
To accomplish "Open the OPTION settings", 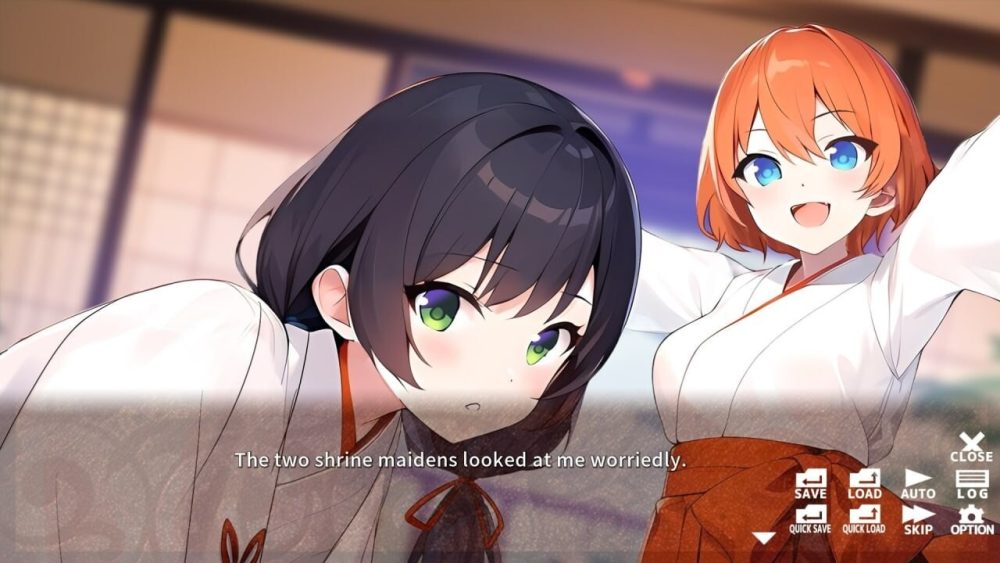I will pyautogui.click(x=972, y=519).
